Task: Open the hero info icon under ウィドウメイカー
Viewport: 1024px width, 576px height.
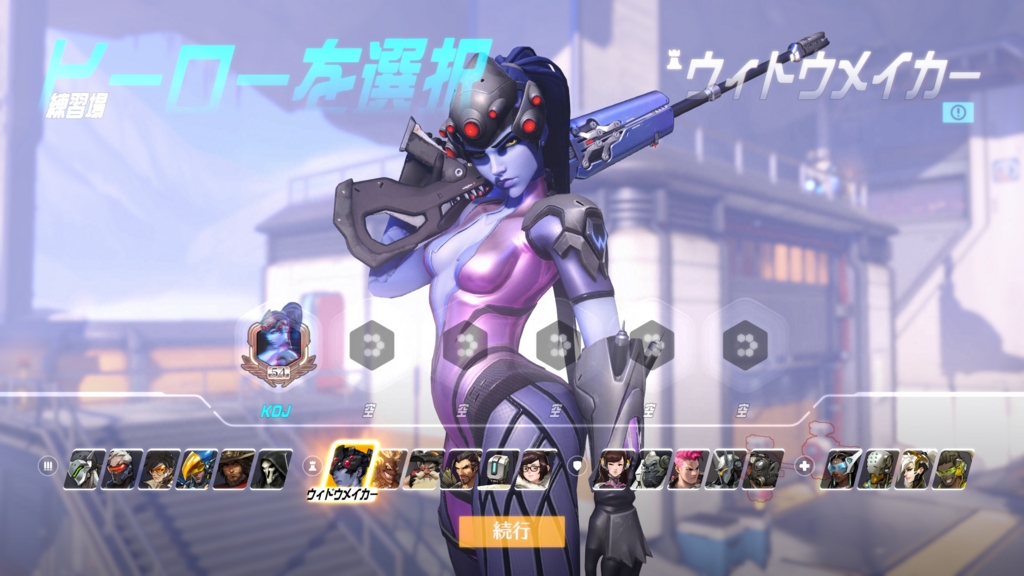Action: 957,112
